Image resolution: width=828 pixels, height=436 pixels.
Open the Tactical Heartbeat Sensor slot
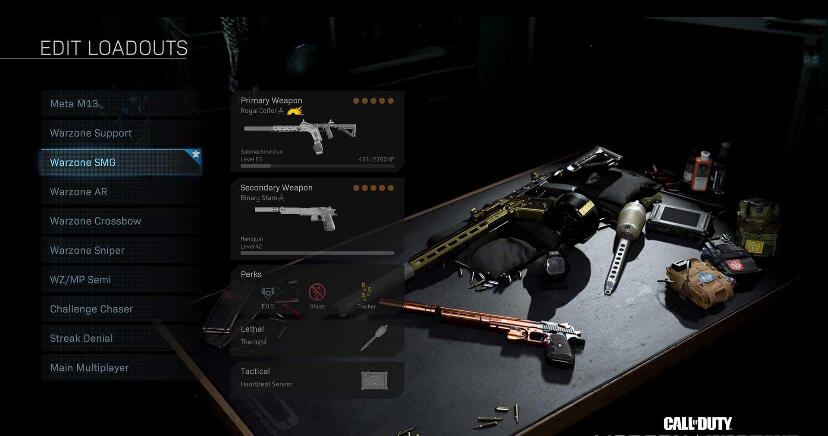click(317, 378)
